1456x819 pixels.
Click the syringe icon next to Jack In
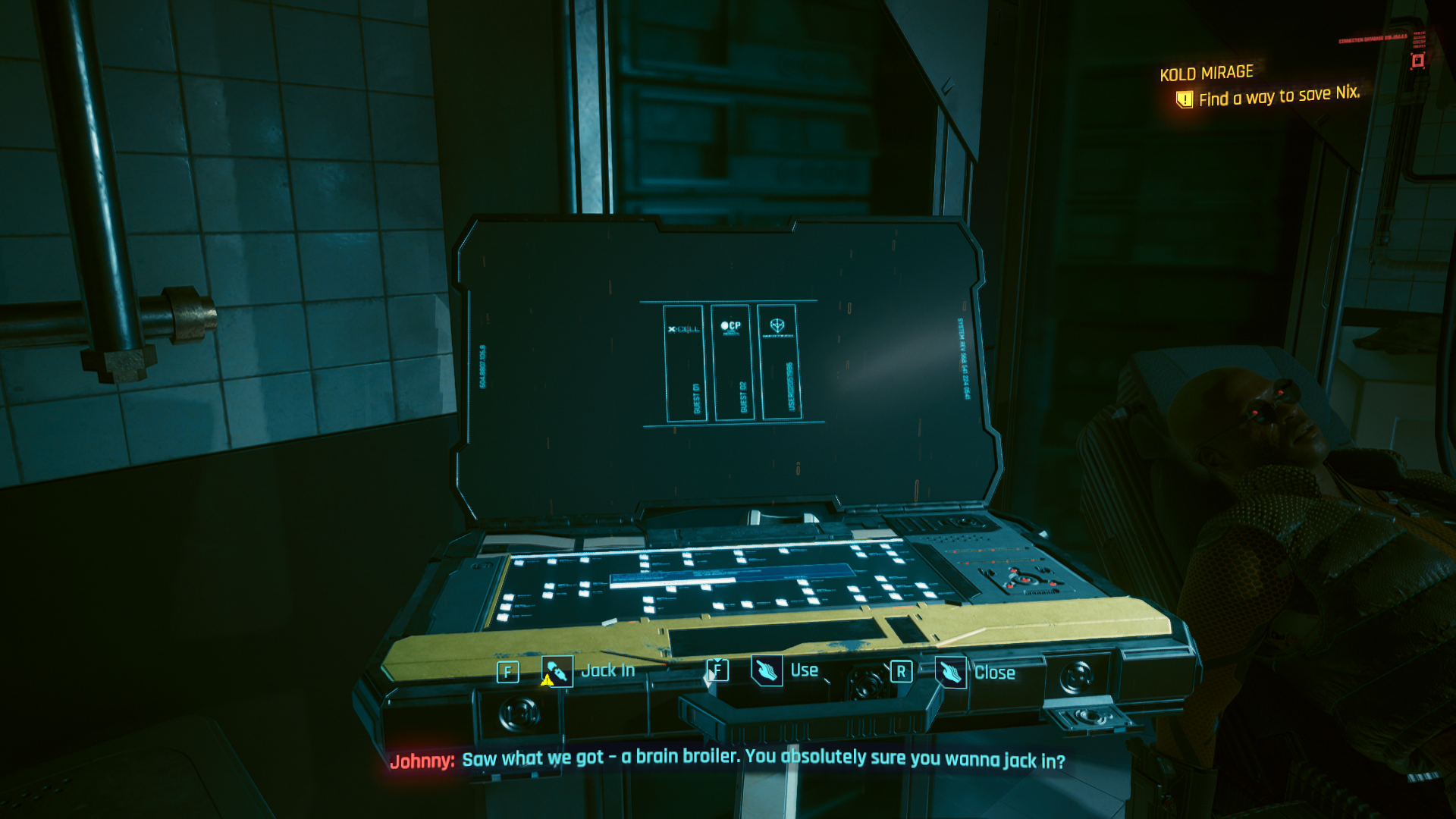(x=556, y=670)
